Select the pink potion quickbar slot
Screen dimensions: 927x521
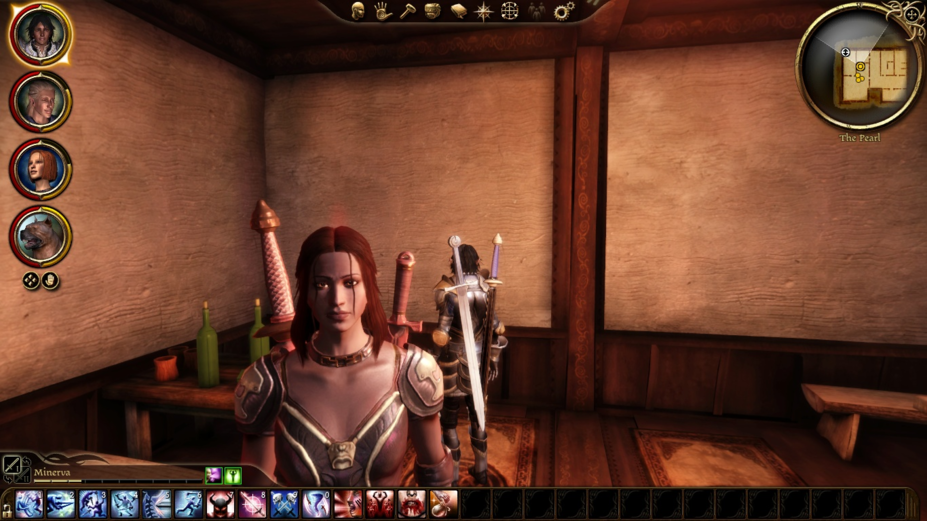443,504
